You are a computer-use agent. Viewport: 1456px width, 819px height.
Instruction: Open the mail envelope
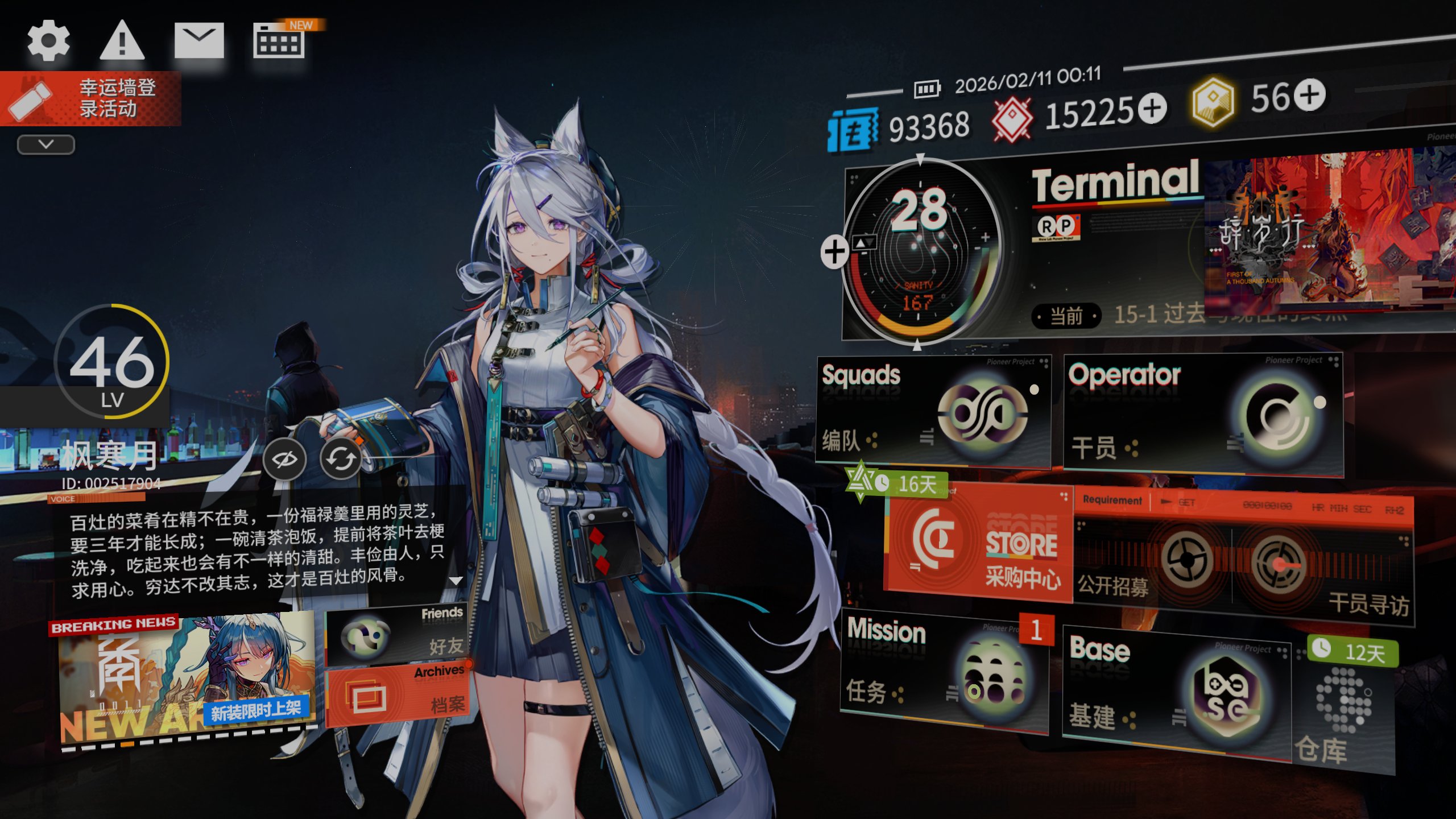199,40
